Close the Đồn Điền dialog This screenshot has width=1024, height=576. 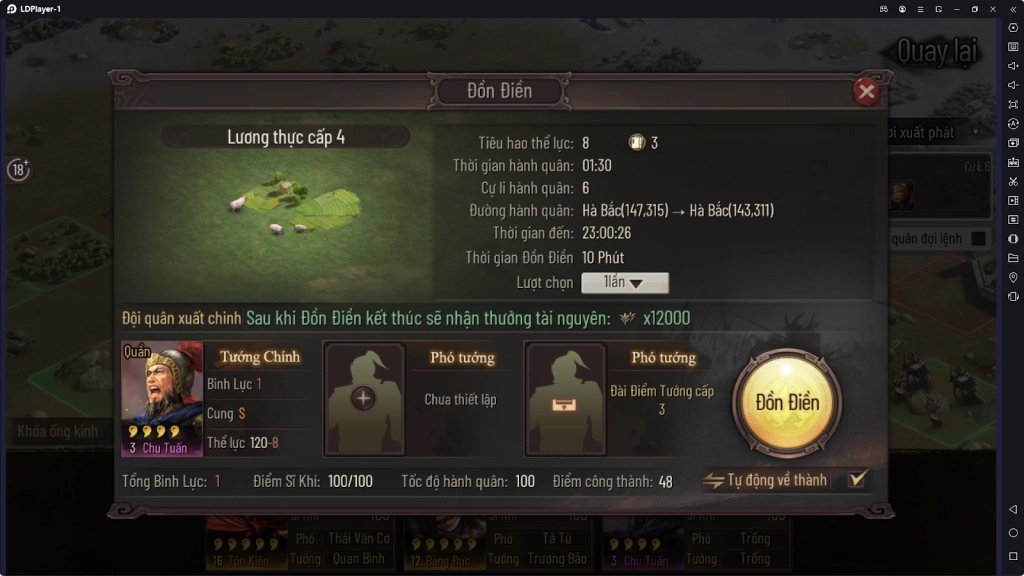click(866, 92)
